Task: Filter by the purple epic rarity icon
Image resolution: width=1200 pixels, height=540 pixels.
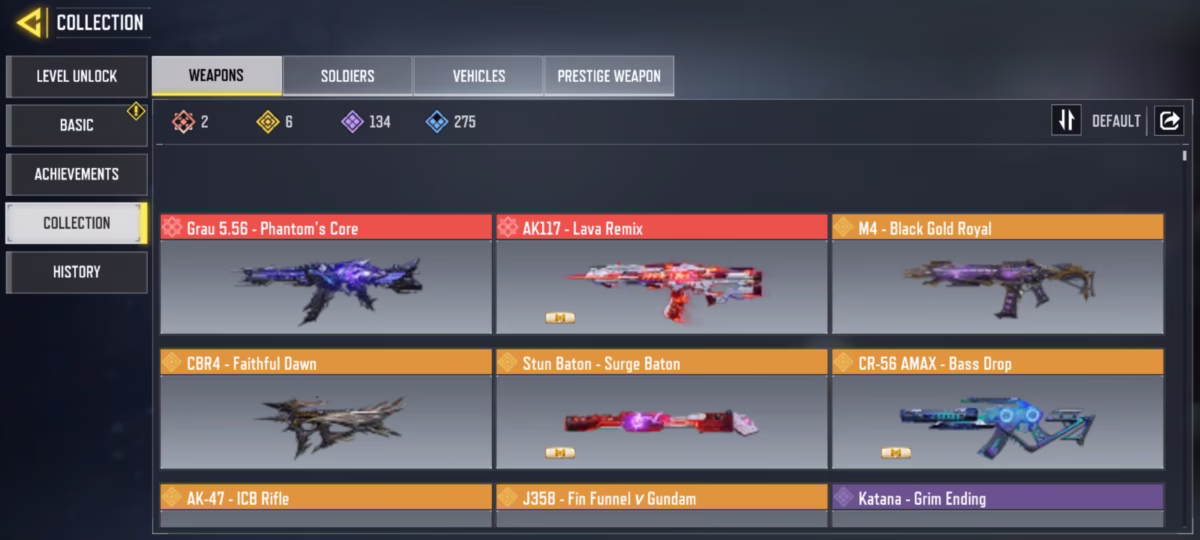Action: (x=352, y=122)
